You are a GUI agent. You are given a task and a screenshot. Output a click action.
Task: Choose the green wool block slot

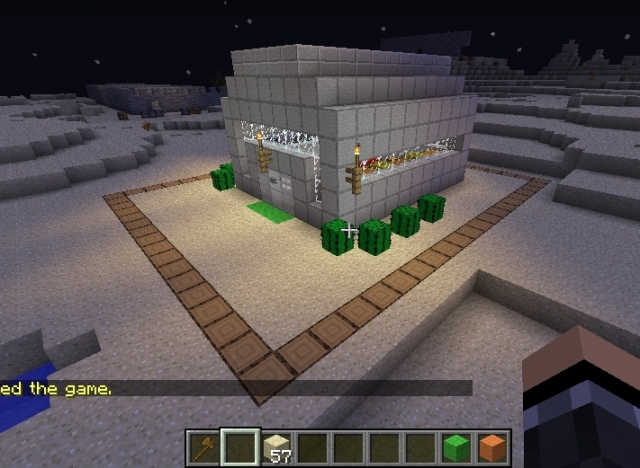(456, 446)
